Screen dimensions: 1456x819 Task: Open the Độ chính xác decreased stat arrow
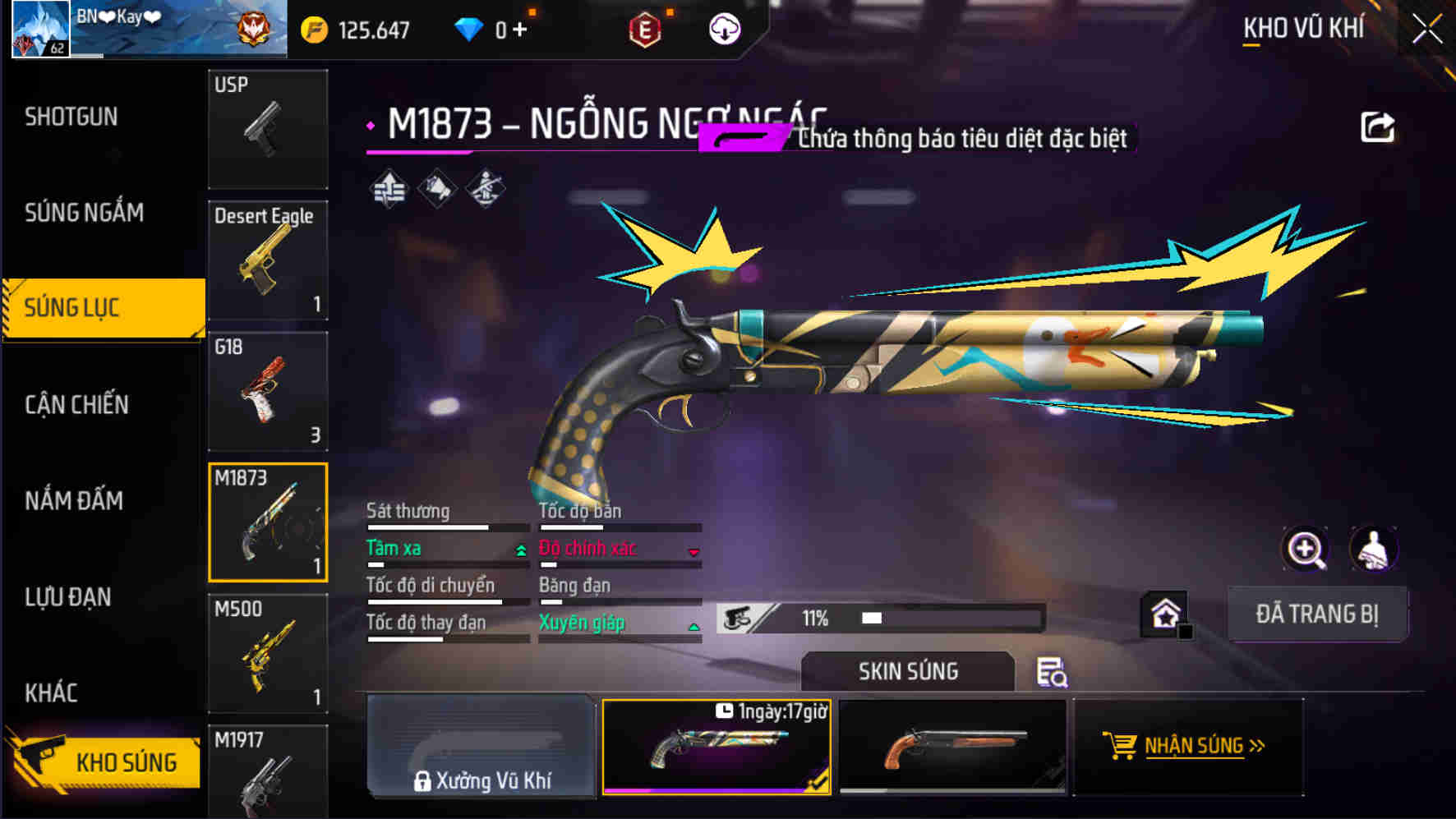coord(695,552)
